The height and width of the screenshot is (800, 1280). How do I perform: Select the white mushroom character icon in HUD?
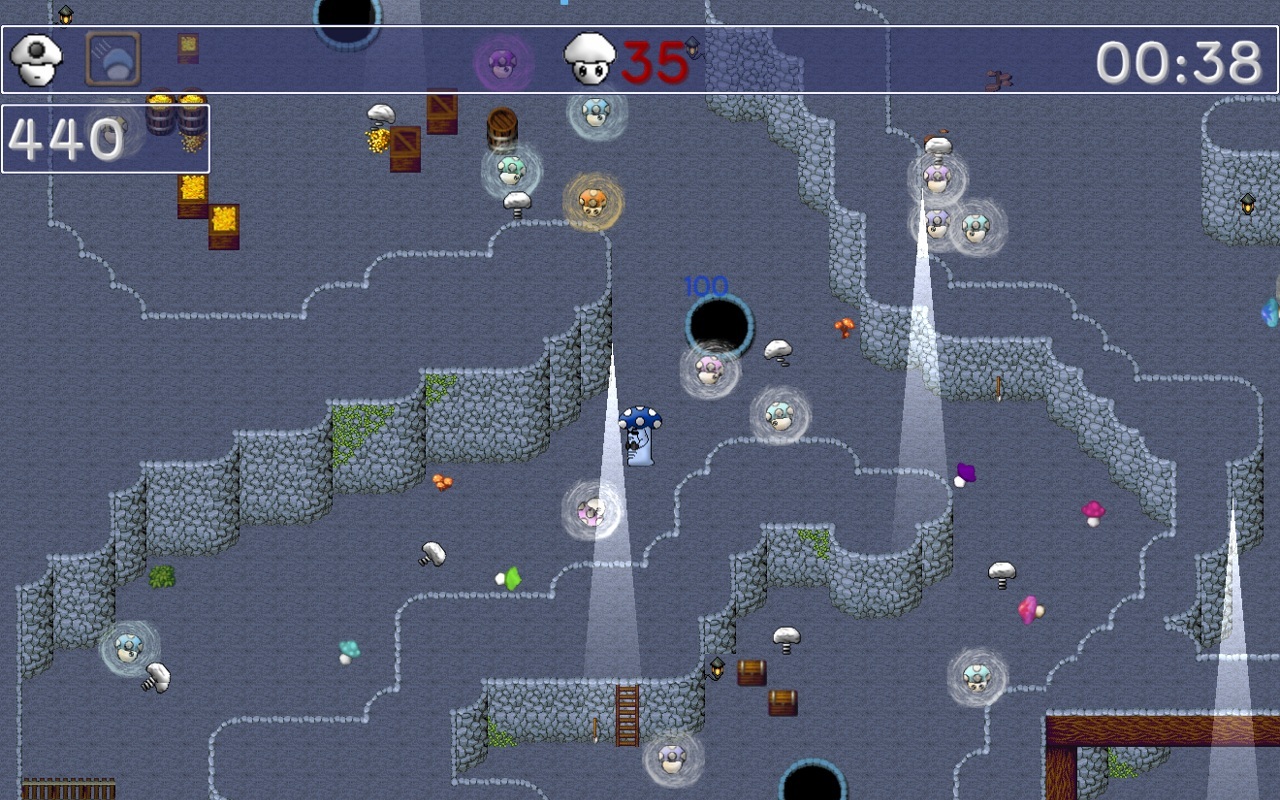pyautogui.click(x=36, y=57)
